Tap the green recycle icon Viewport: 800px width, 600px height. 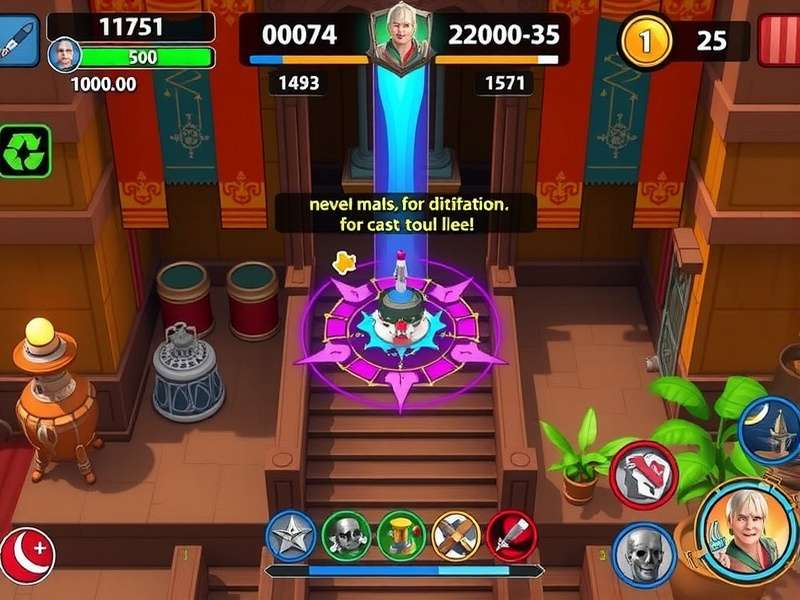pyautogui.click(x=23, y=151)
